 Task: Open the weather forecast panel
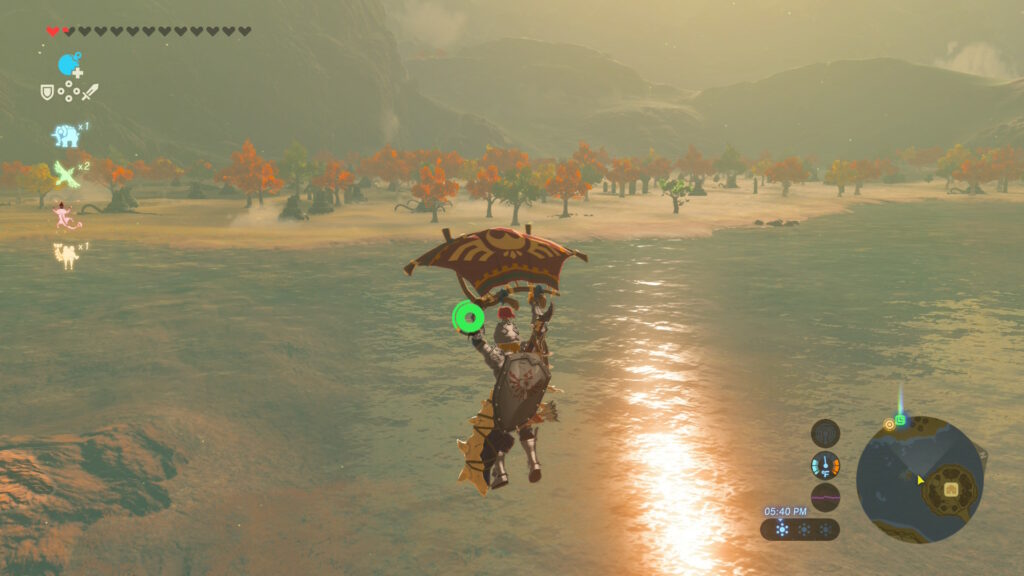[x=800, y=529]
